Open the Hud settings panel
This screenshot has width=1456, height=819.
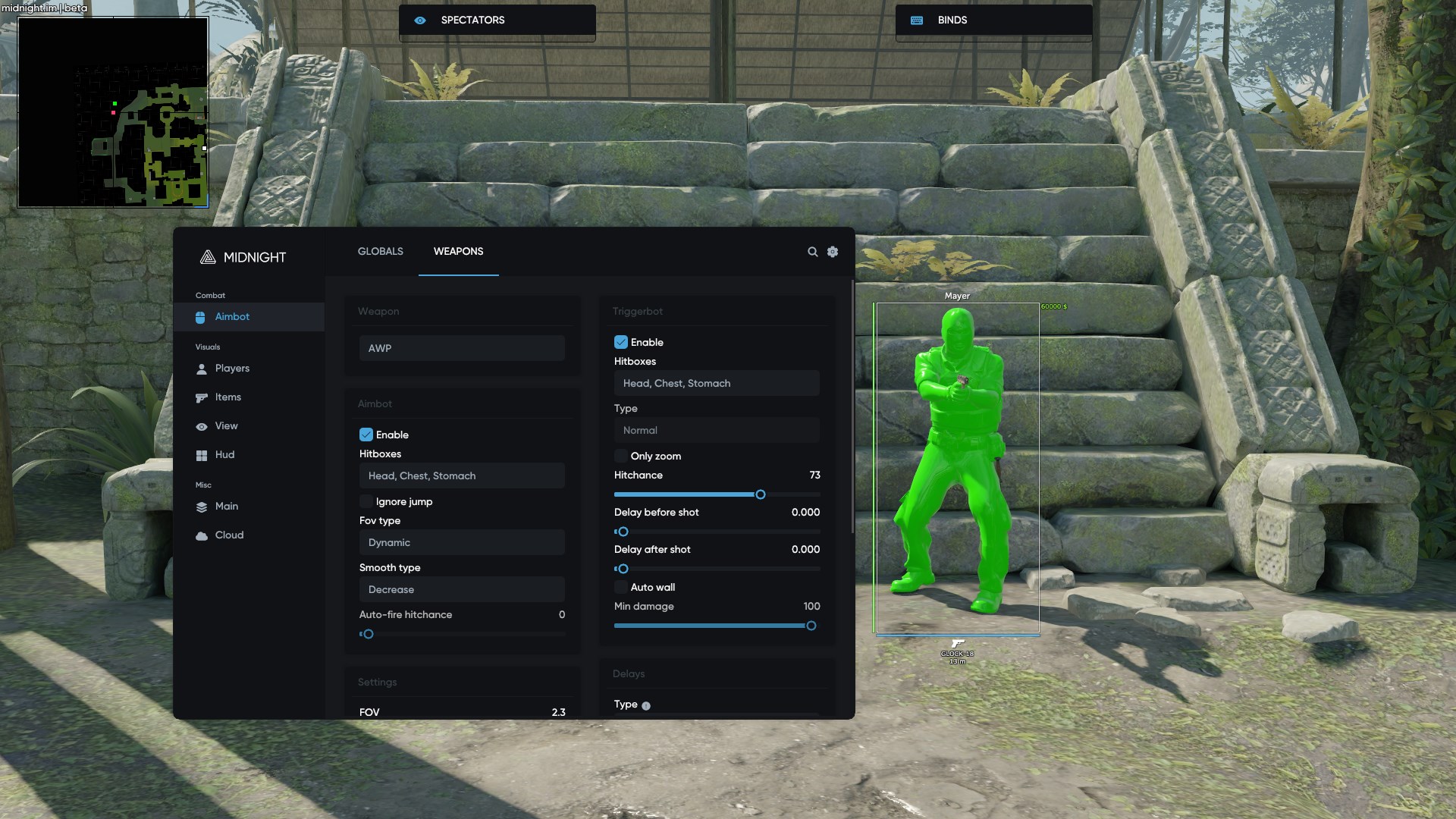224,454
